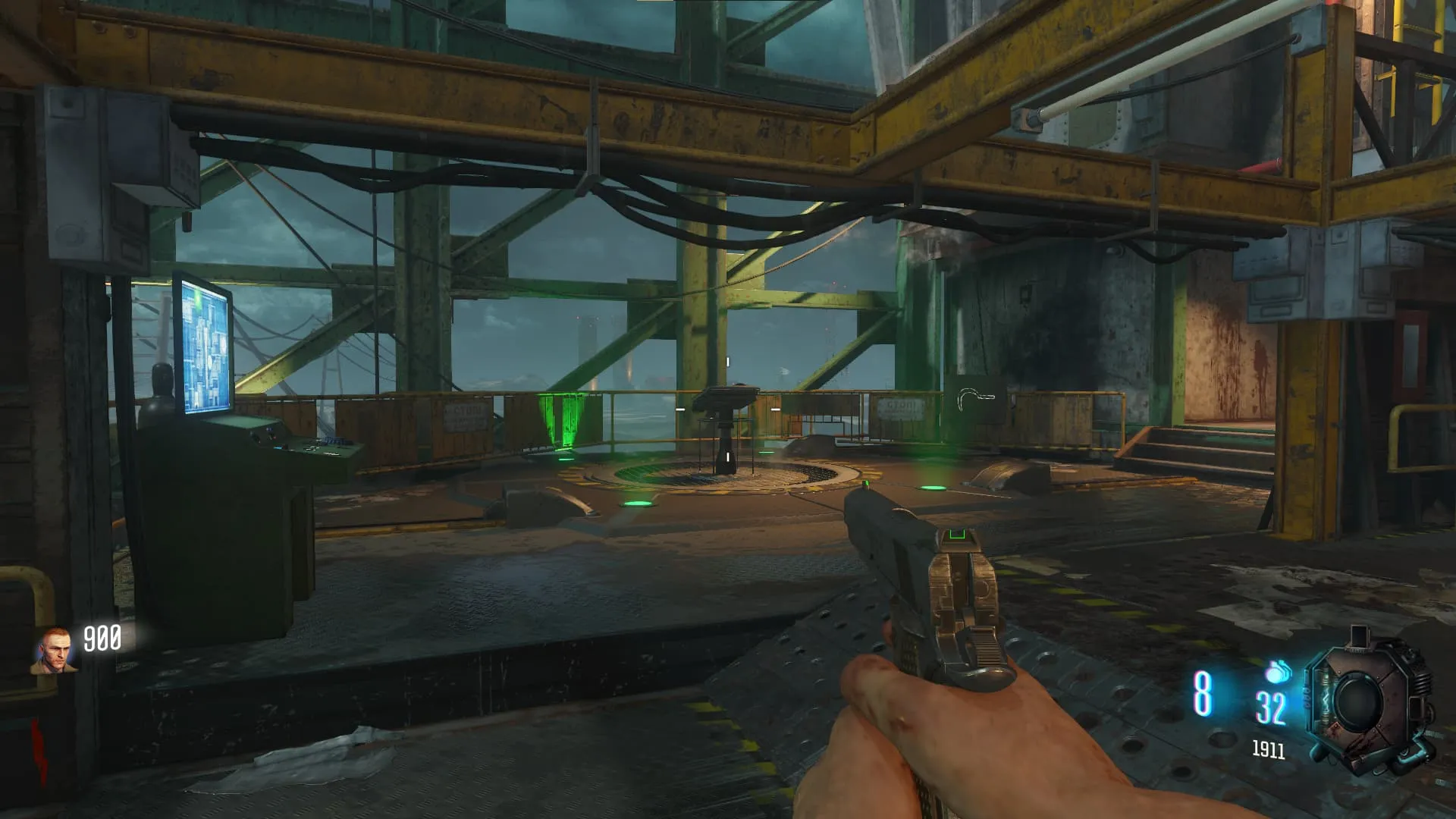Click the player character portrait

tap(54, 651)
